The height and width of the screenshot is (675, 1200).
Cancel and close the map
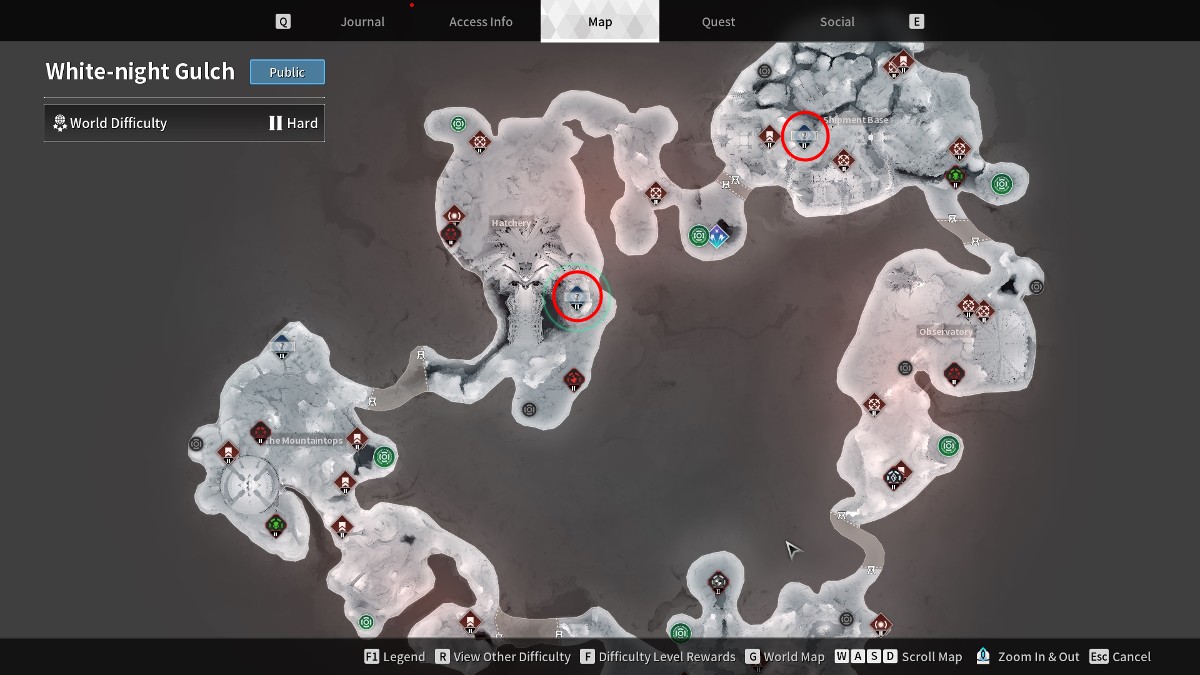1121,657
